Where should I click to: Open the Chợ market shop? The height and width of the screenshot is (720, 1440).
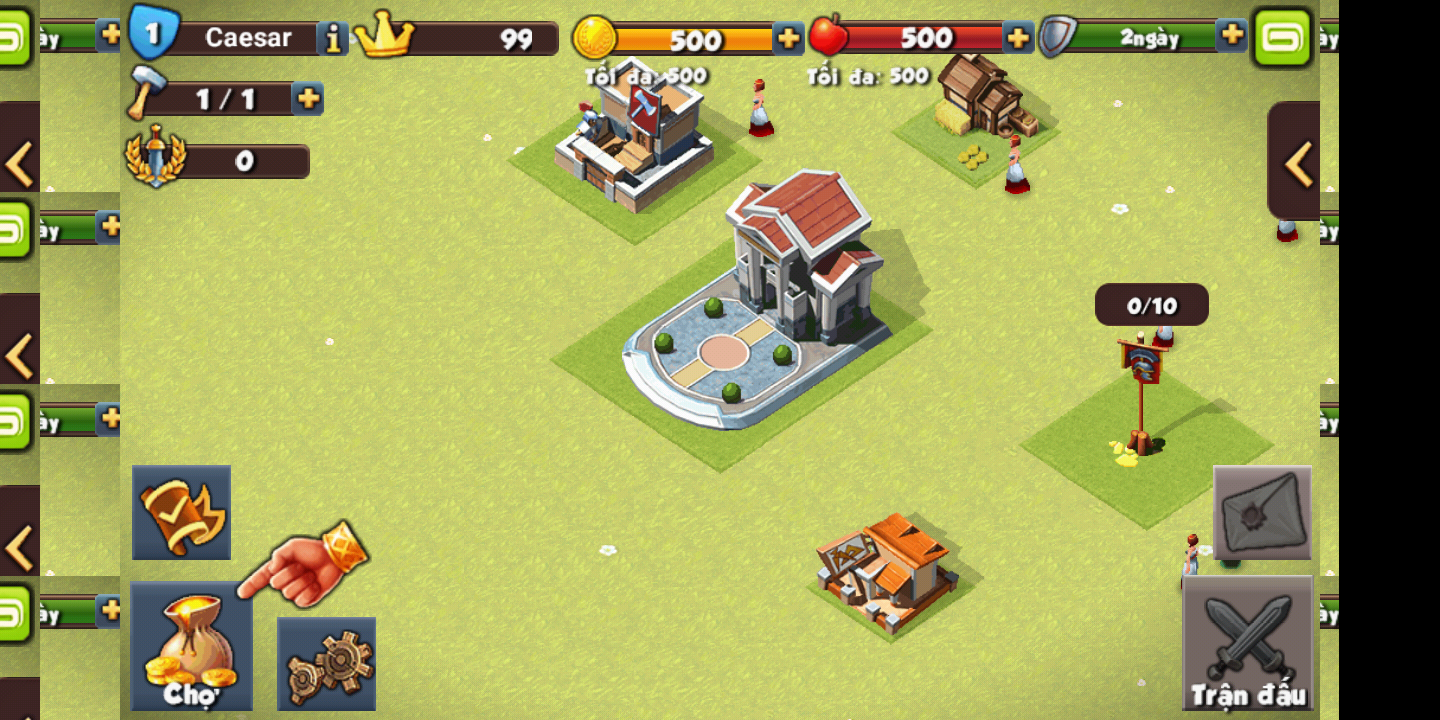click(x=191, y=647)
